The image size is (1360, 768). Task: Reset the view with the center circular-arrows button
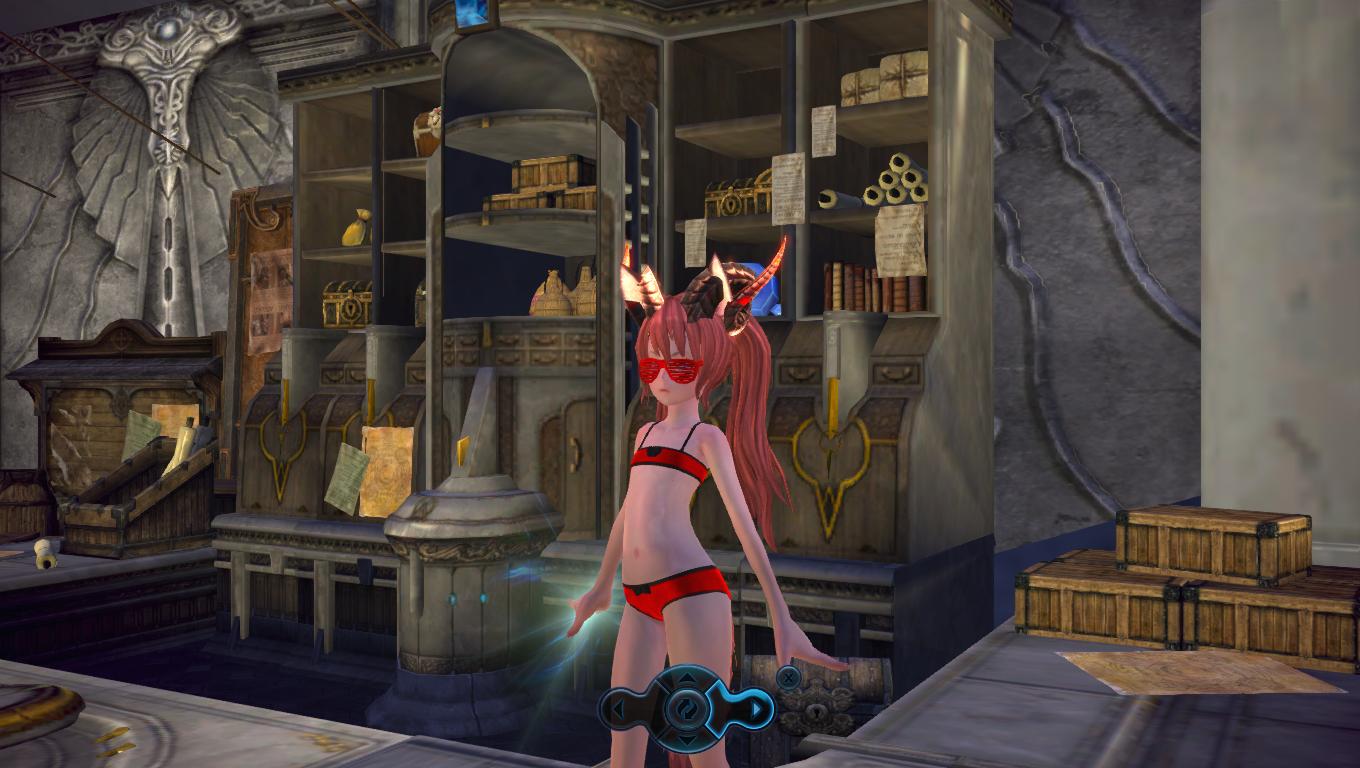click(x=688, y=709)
